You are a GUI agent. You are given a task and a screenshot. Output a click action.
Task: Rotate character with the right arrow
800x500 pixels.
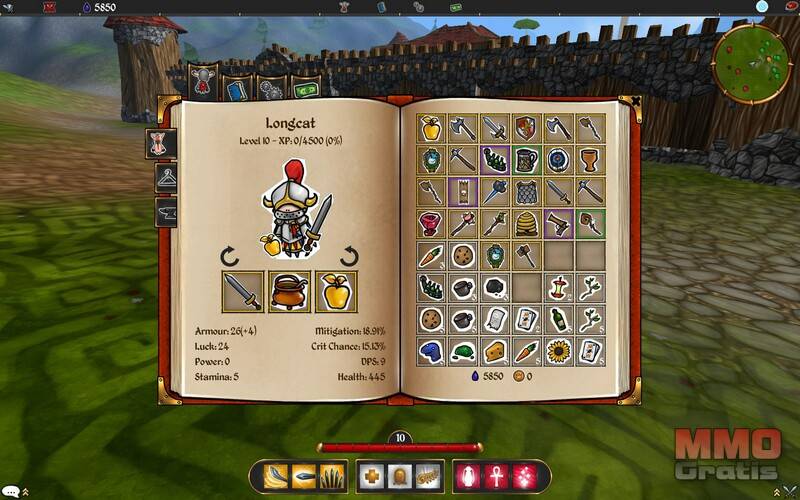coord(351,257)
